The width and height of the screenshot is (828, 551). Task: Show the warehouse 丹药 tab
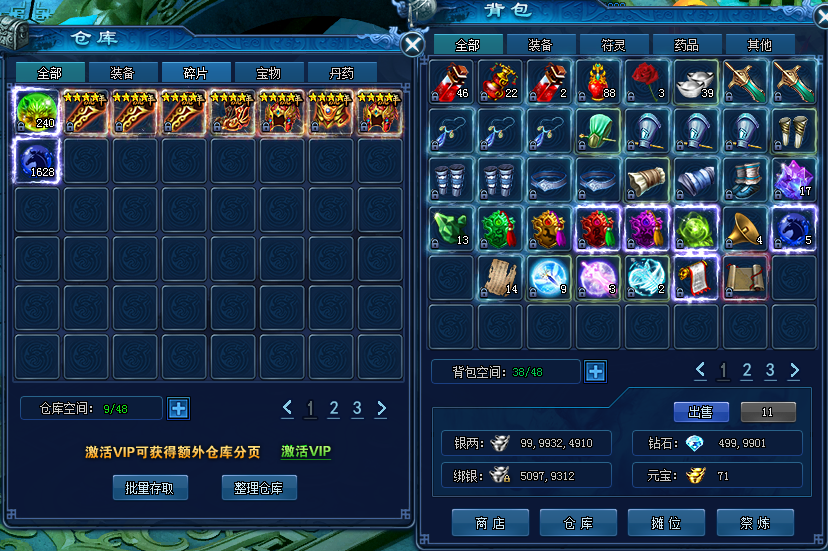click(342, 73)
